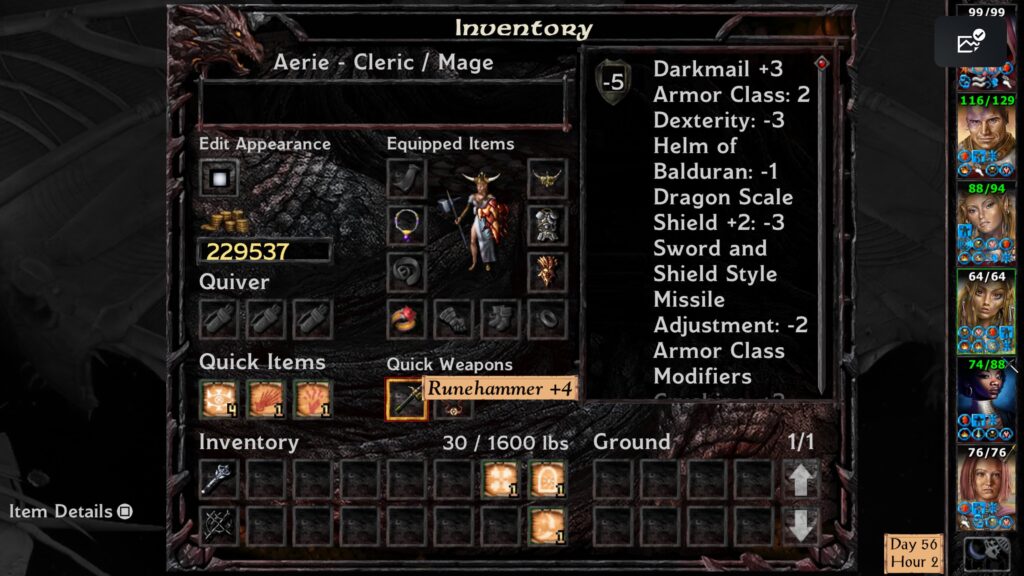Viewport: 1024px width, 576px height.
Task: Select the web-patterned item in the inventory
Action: (218, 526)
